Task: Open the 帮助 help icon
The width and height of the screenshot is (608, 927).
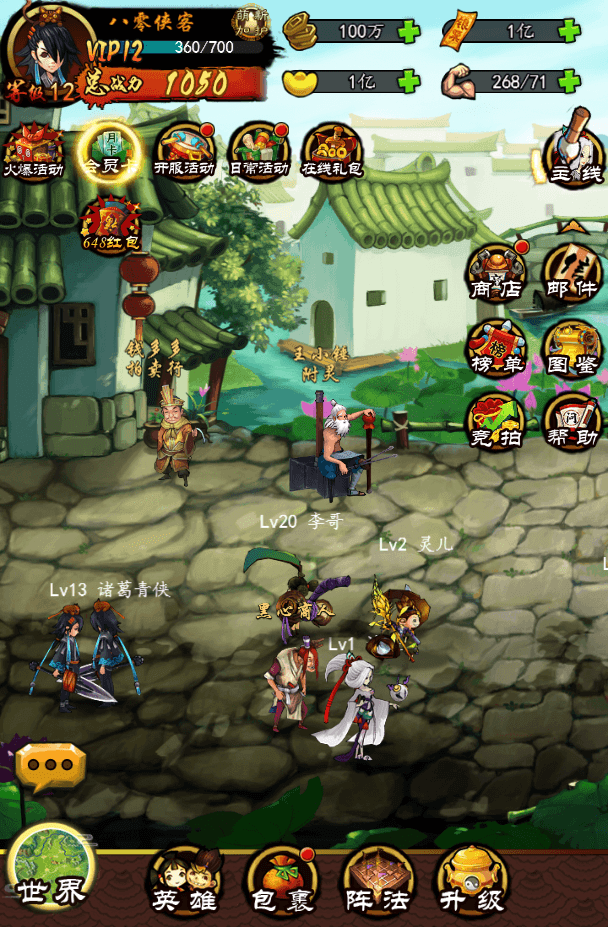Action: tap(573, 422)
